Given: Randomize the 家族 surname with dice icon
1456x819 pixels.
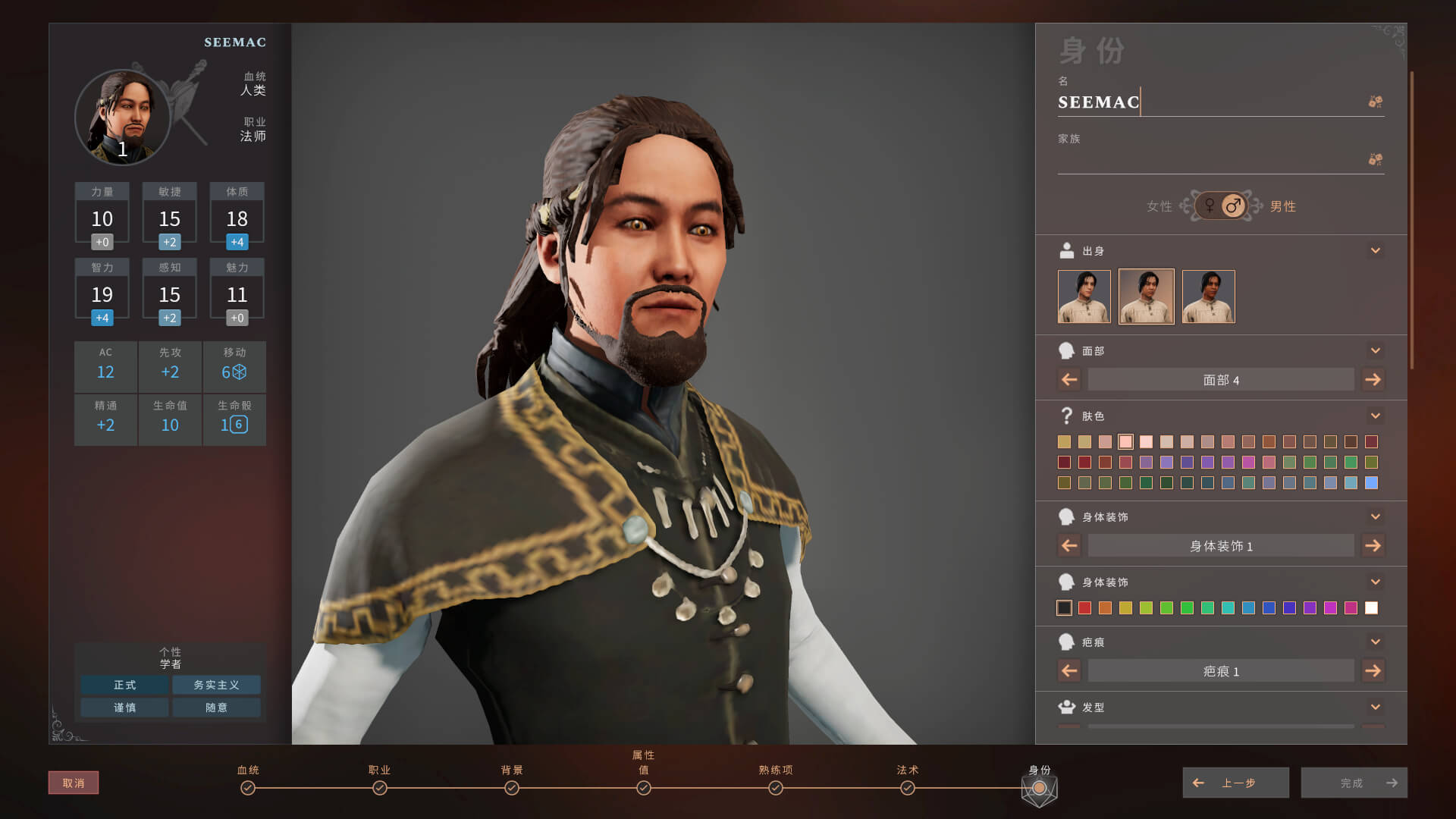Looking at the screenshot, I should coord(1375,159).
